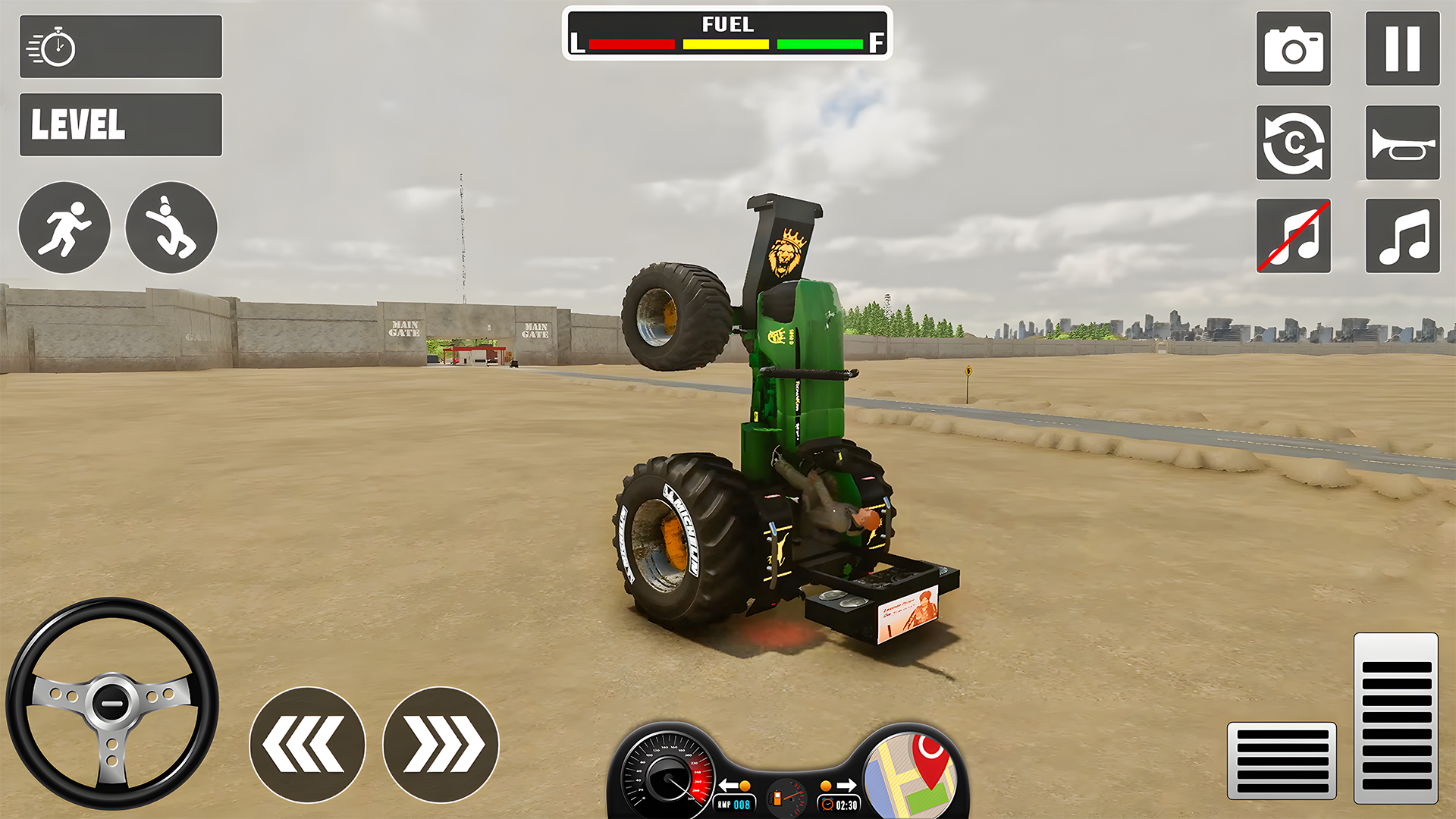The height and width of the screenshot is (819, 1456).
Task: Pause the game
Action: [1401, 49]
